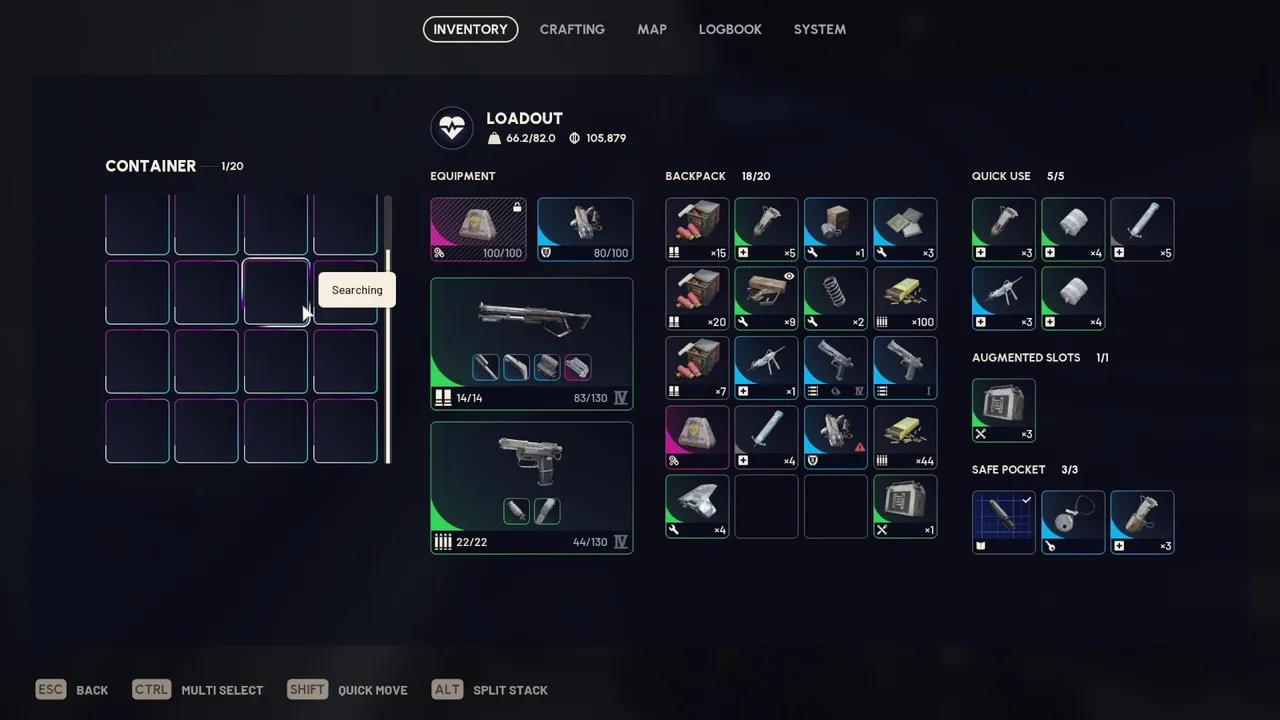Click the key item in Safe Pocket
This screenshot has height=720, width=1280.
click(1073, 522)
